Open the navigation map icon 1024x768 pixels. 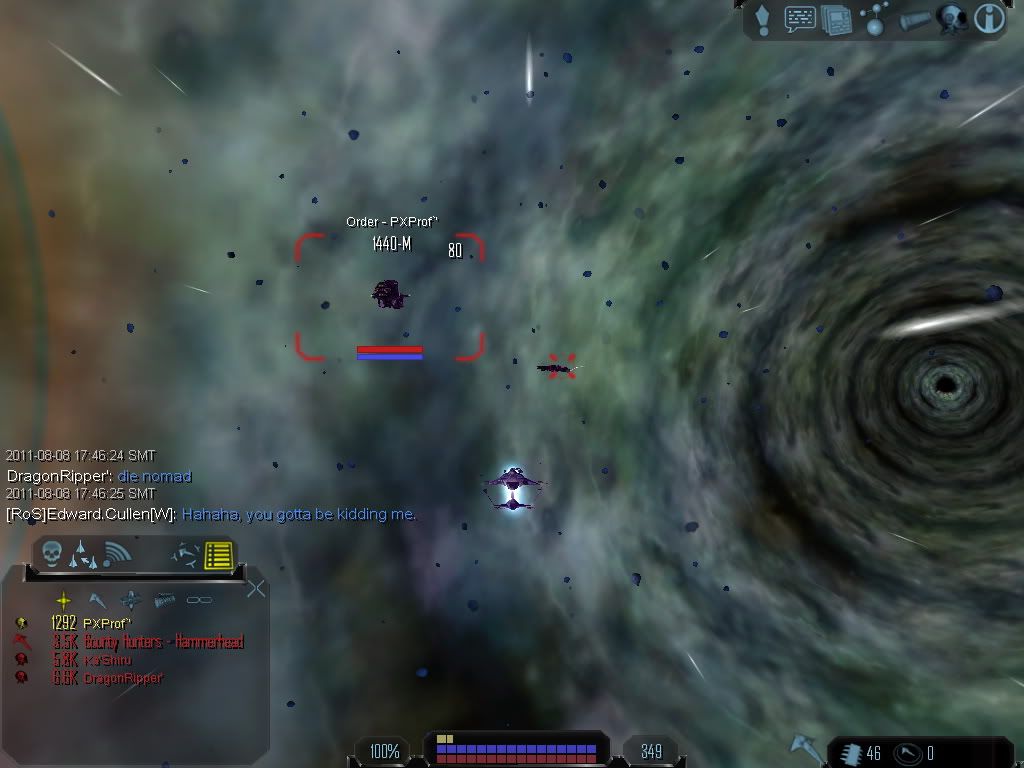(874, 20)
